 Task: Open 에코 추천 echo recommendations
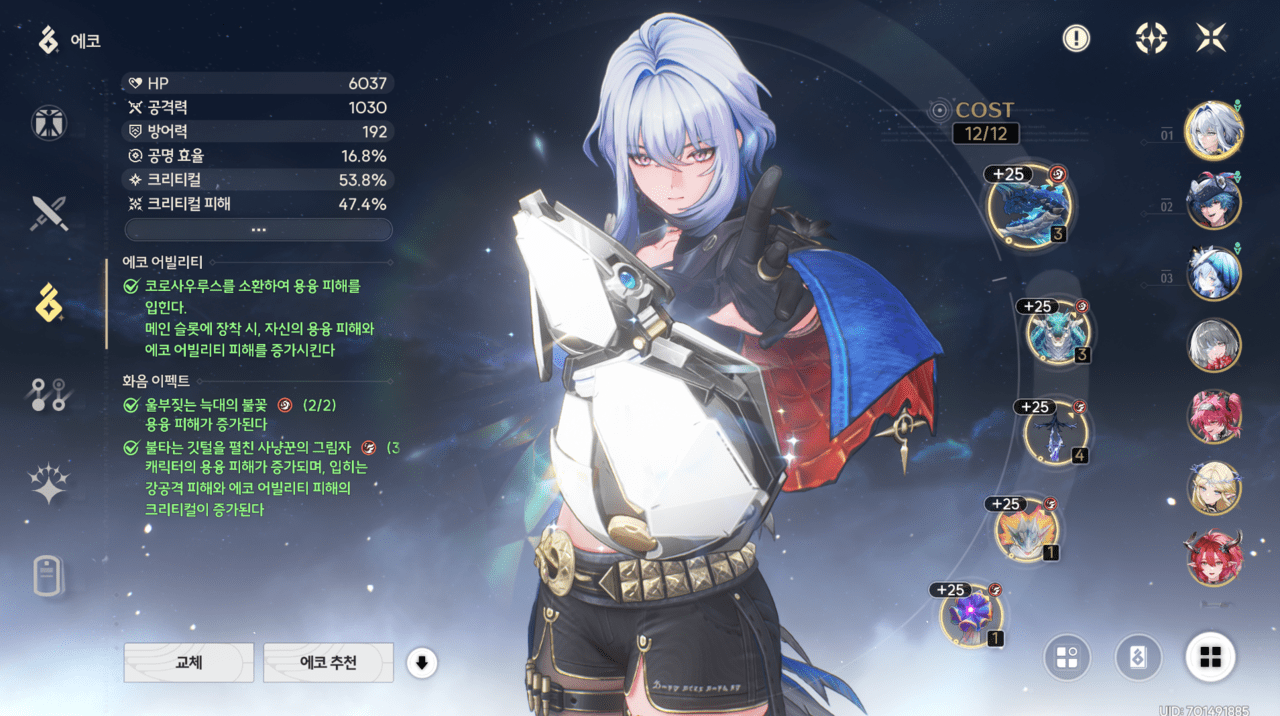(328, 662)
